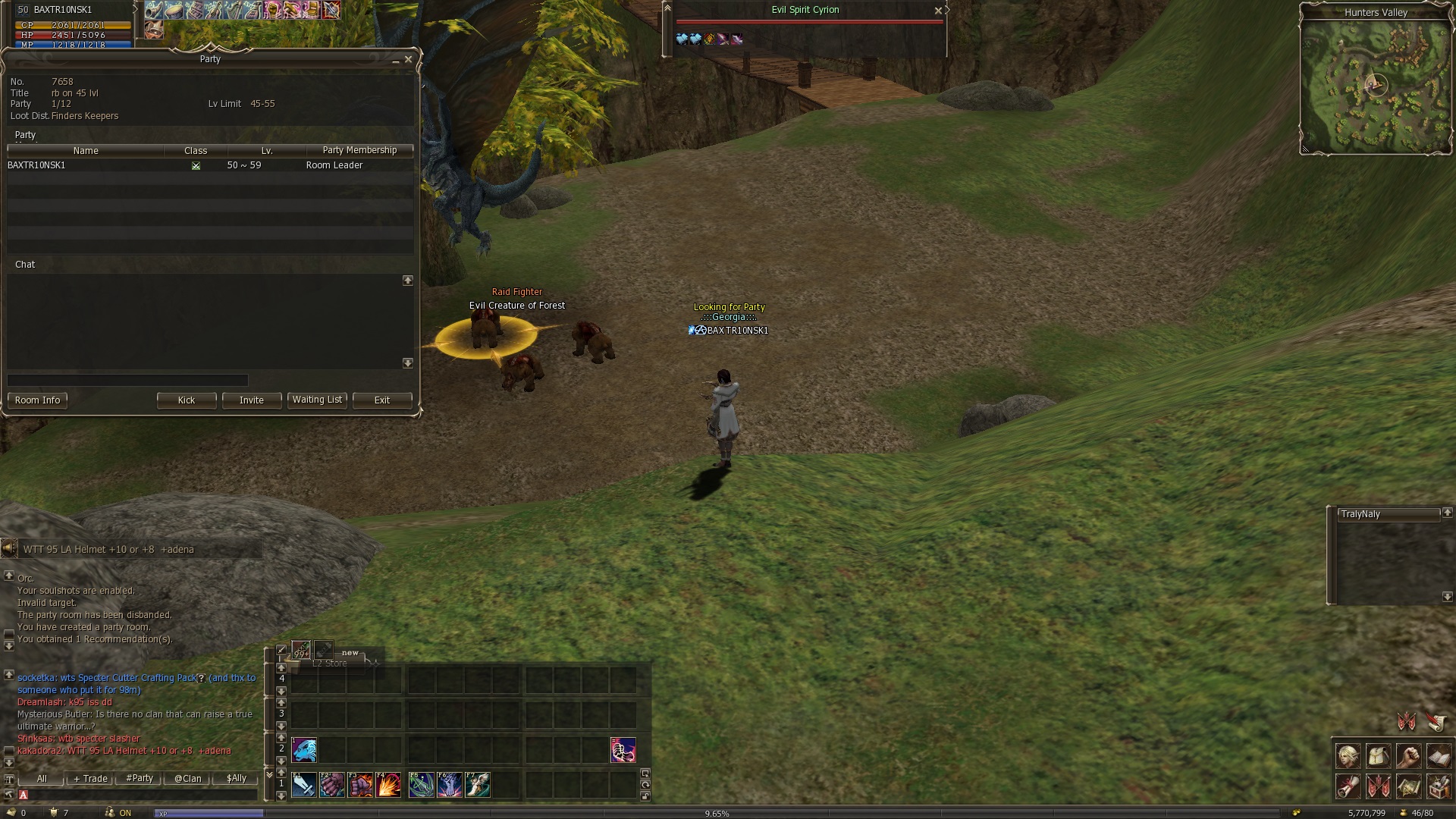The height and width of the screenshot is (819, 1456).
Task: Activate the blue lion head skill
Action: pos(304,750)
